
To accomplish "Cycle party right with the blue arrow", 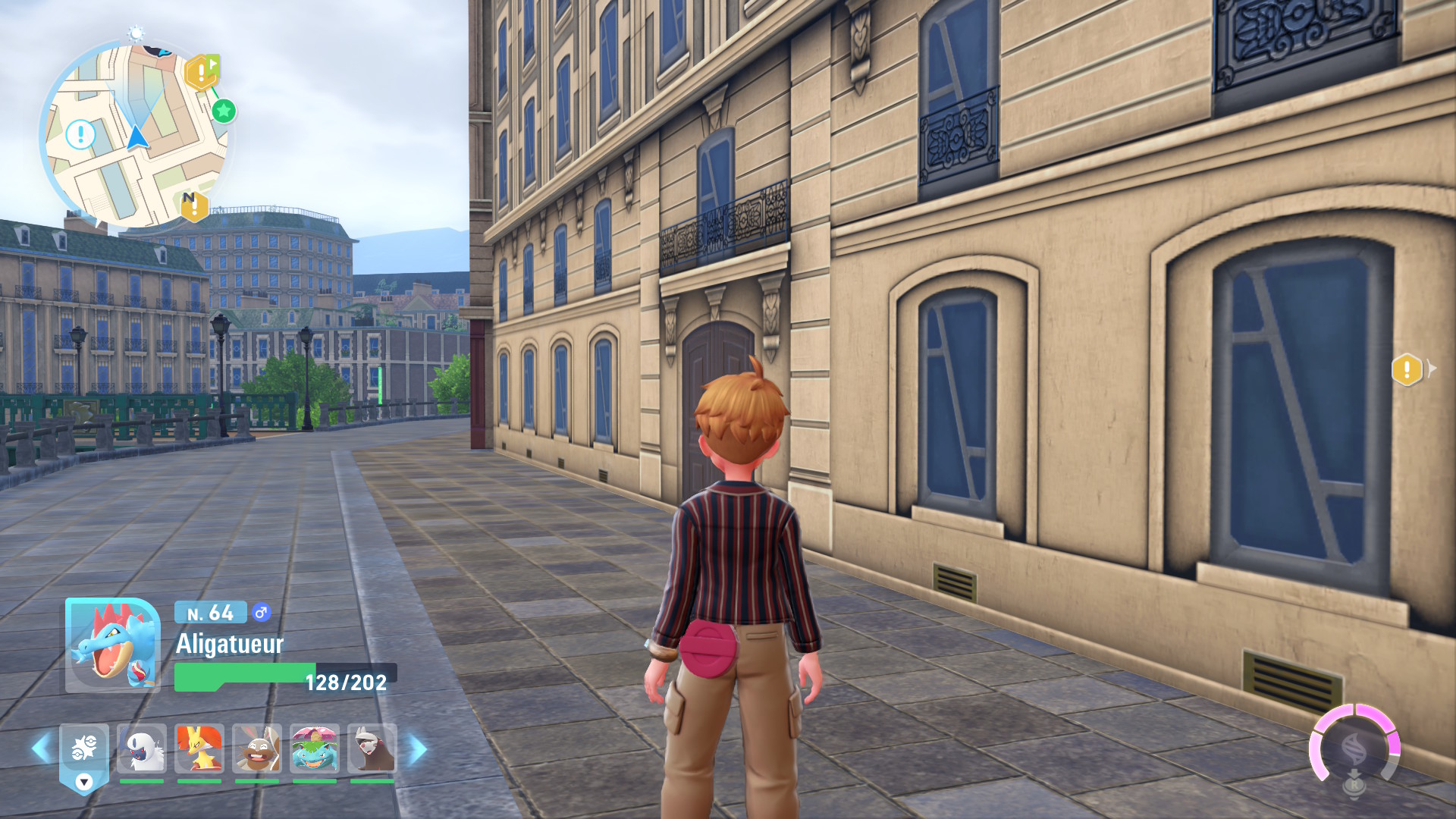I will pyautogui.click(x=418, y=749).
